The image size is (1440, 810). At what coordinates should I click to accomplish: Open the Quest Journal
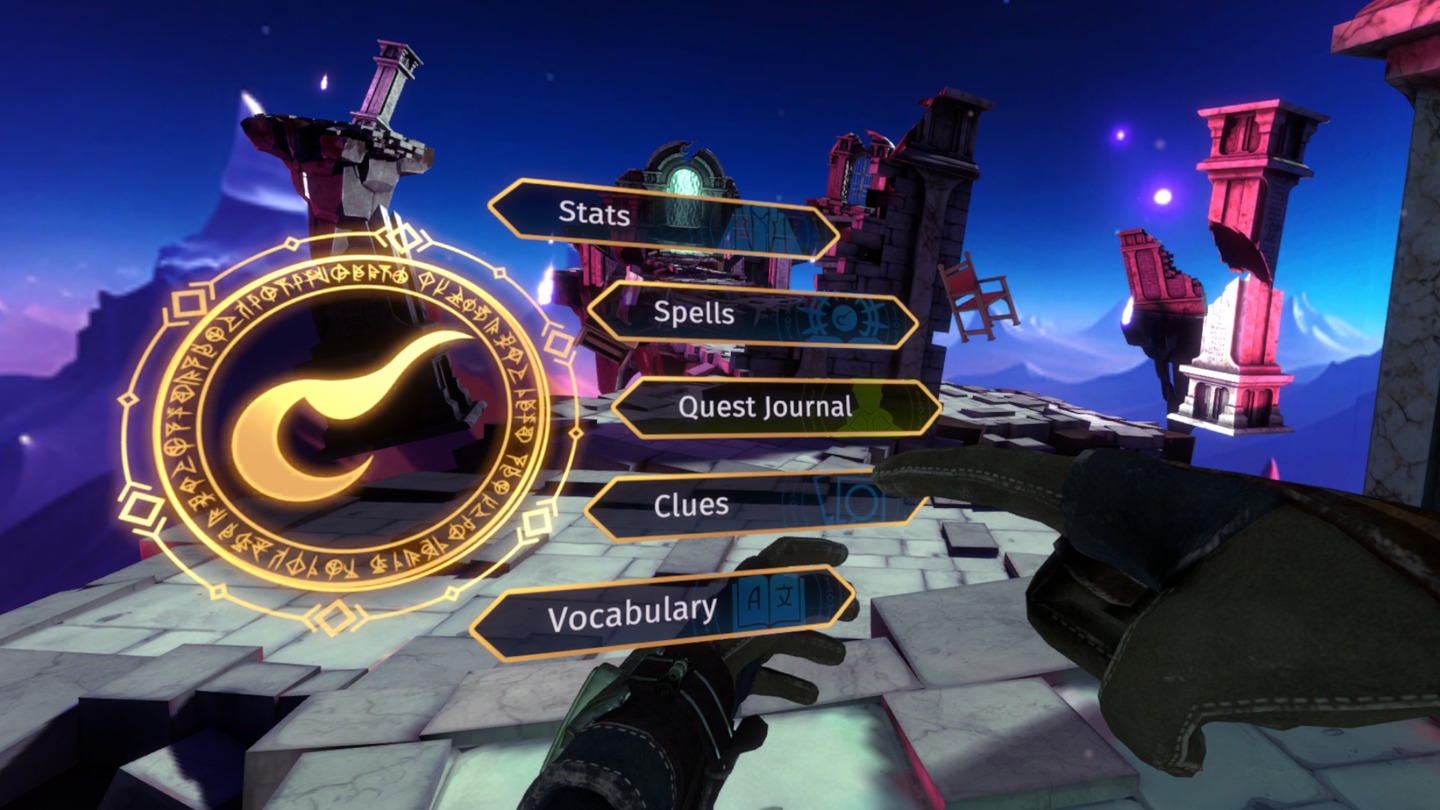[775, 408]
